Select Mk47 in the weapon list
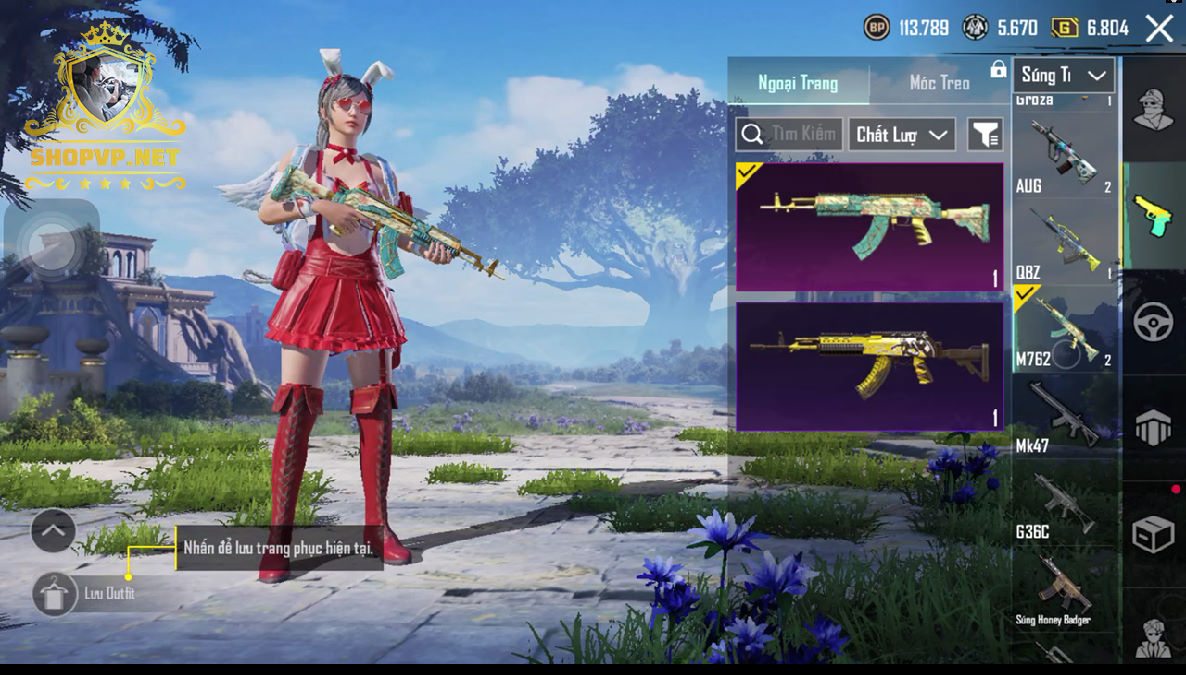Viewport: 1186px width, 675px height. tap(1063, 416)
